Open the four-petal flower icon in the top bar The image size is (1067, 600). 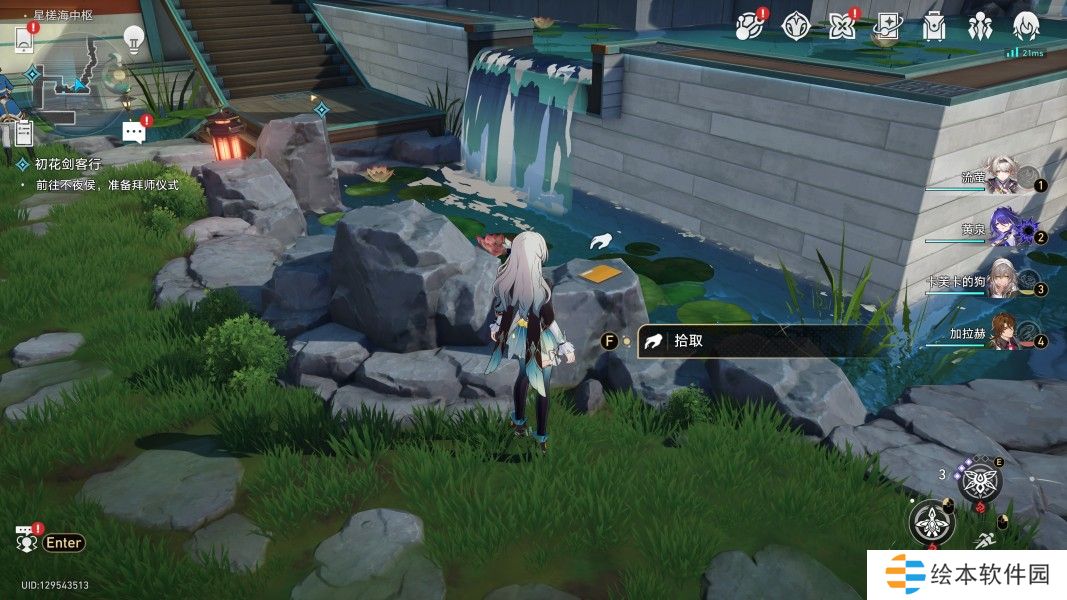click(x=841, y=26)
